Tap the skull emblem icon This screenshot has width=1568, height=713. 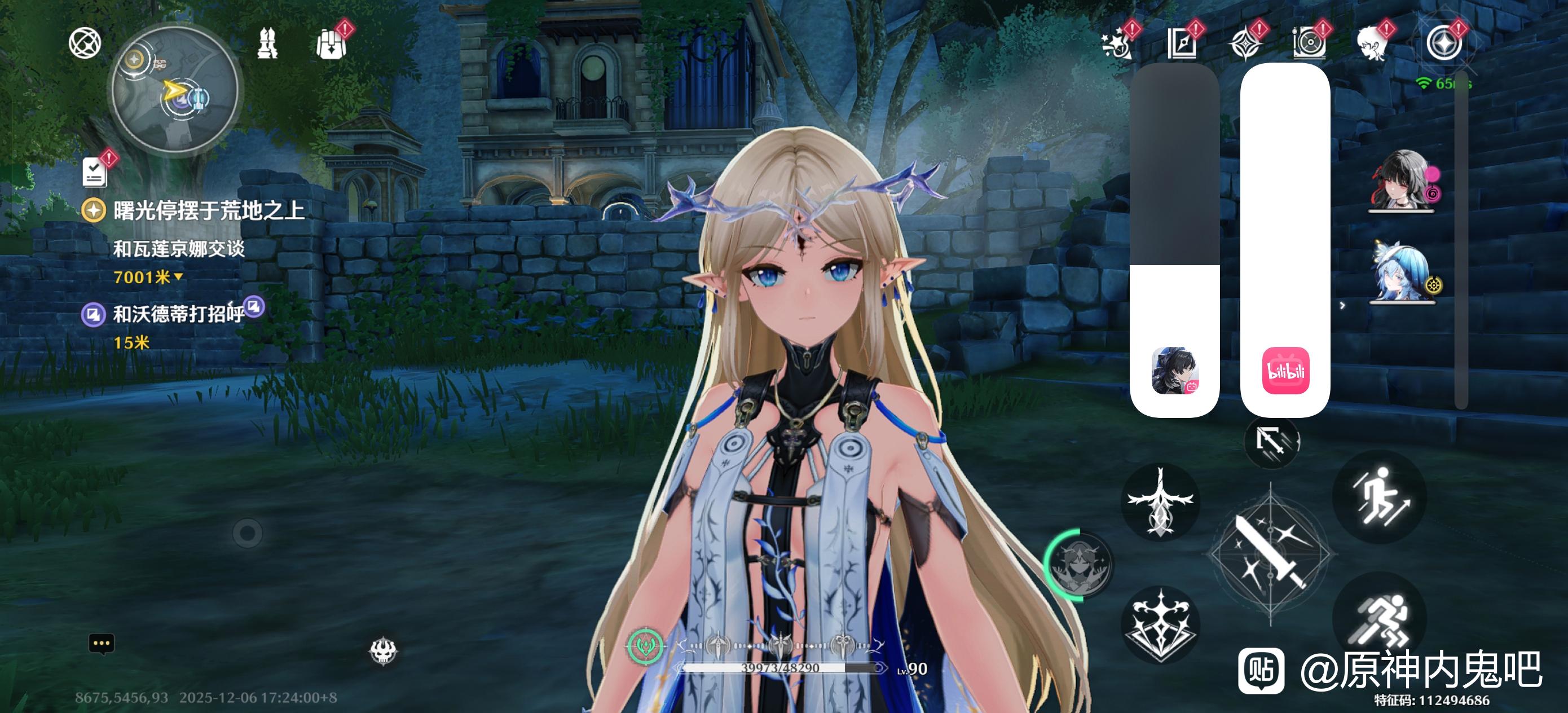384,651
